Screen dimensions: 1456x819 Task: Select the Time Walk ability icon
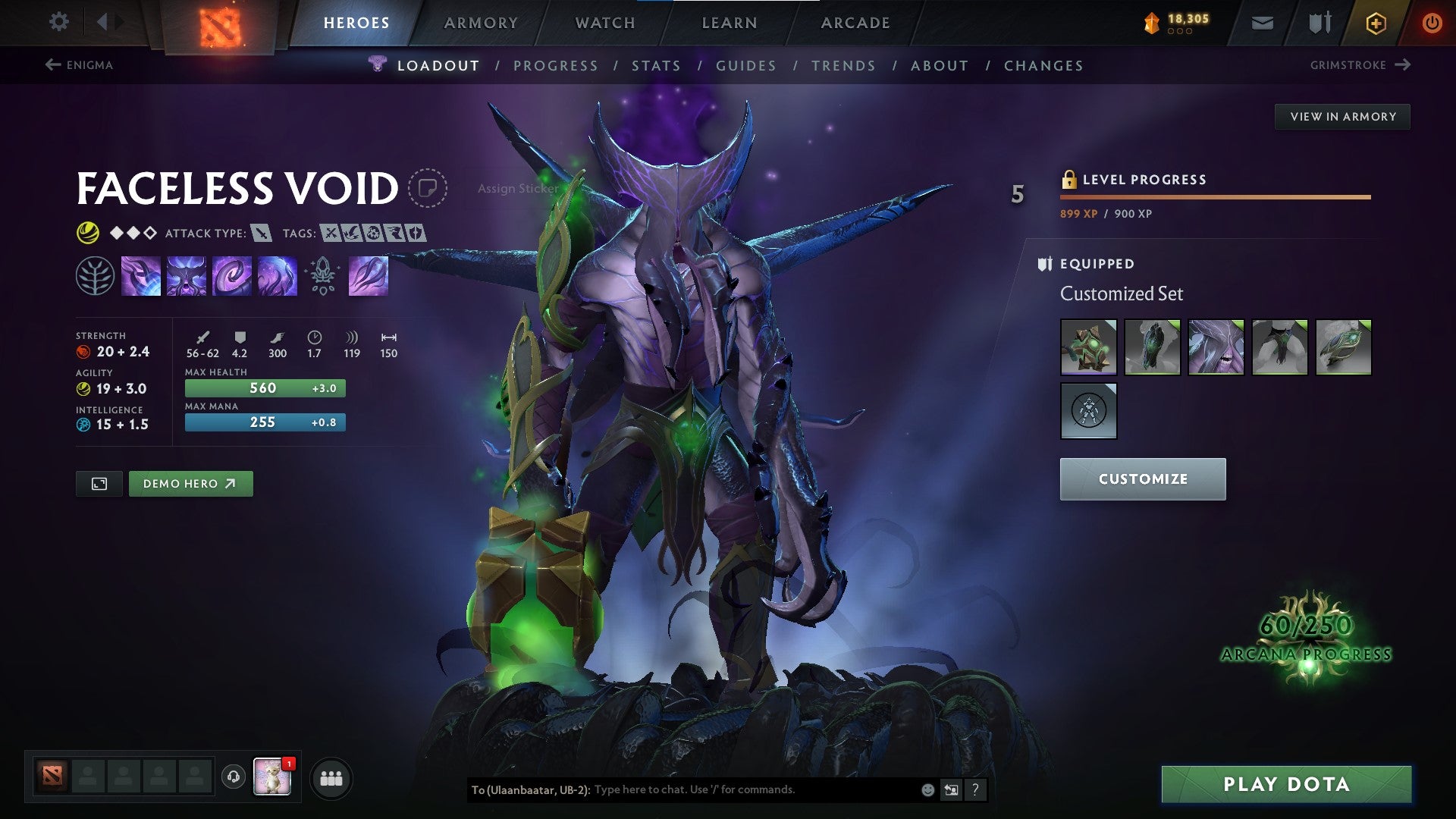click(x=141, y=275)
